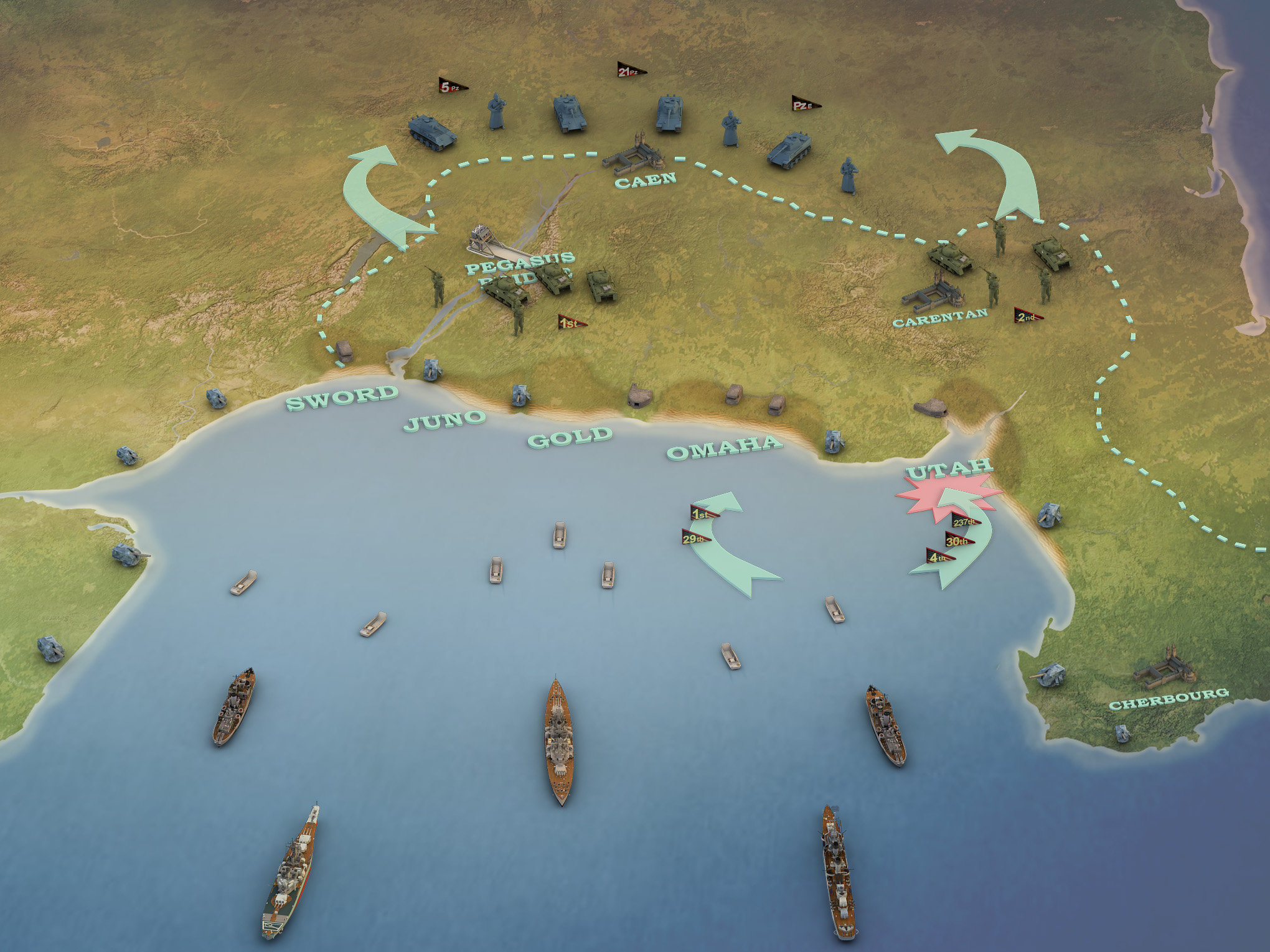Screen dimensions: 1270x952
Task: Select the Gold beach label
Action: (570, 437)
